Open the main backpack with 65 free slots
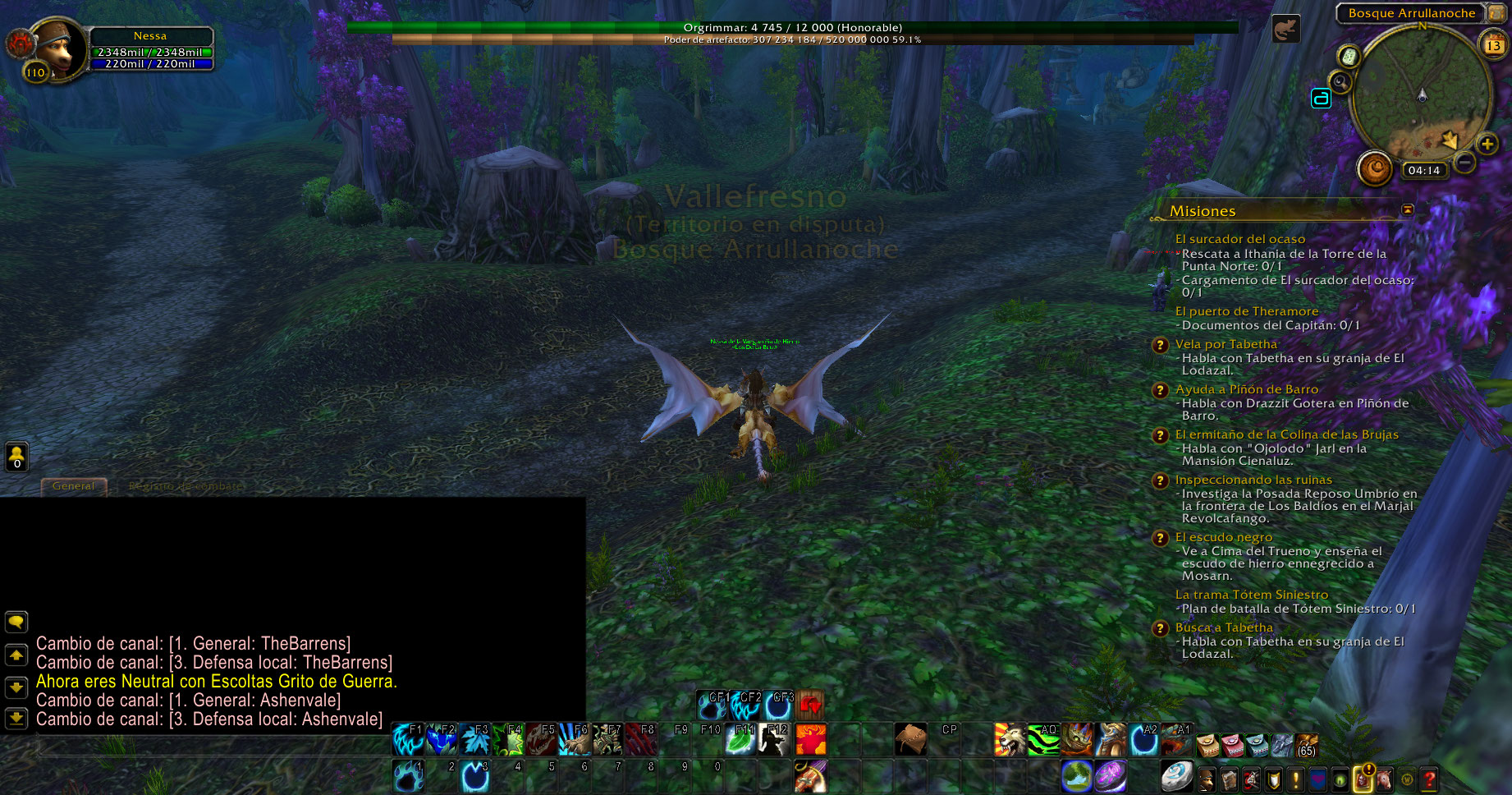 point(1306,744)
